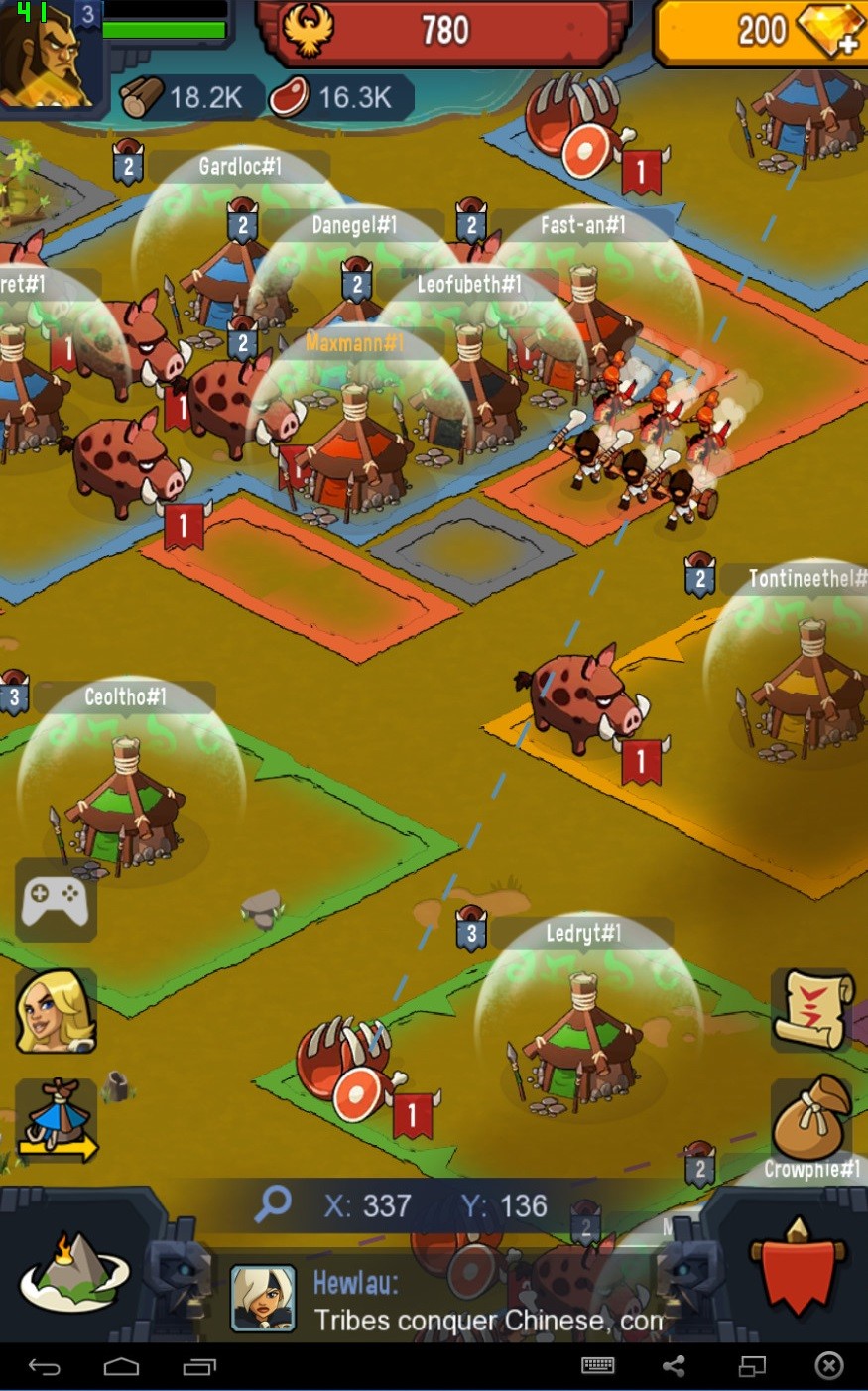Buy more gems with the diamond plus button

[x=831, y=32]
